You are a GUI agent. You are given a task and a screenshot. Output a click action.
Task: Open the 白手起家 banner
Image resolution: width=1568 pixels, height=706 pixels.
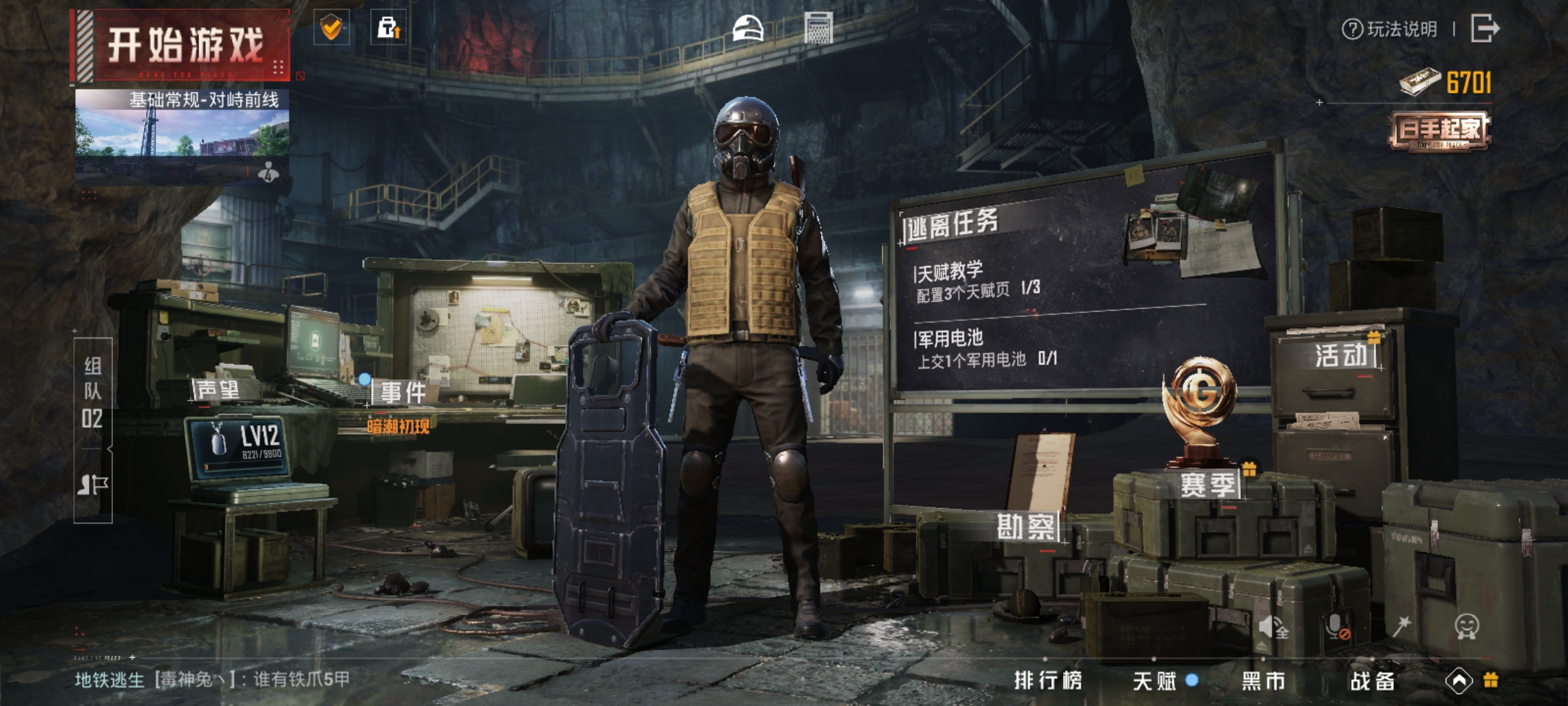point(1439,131)
